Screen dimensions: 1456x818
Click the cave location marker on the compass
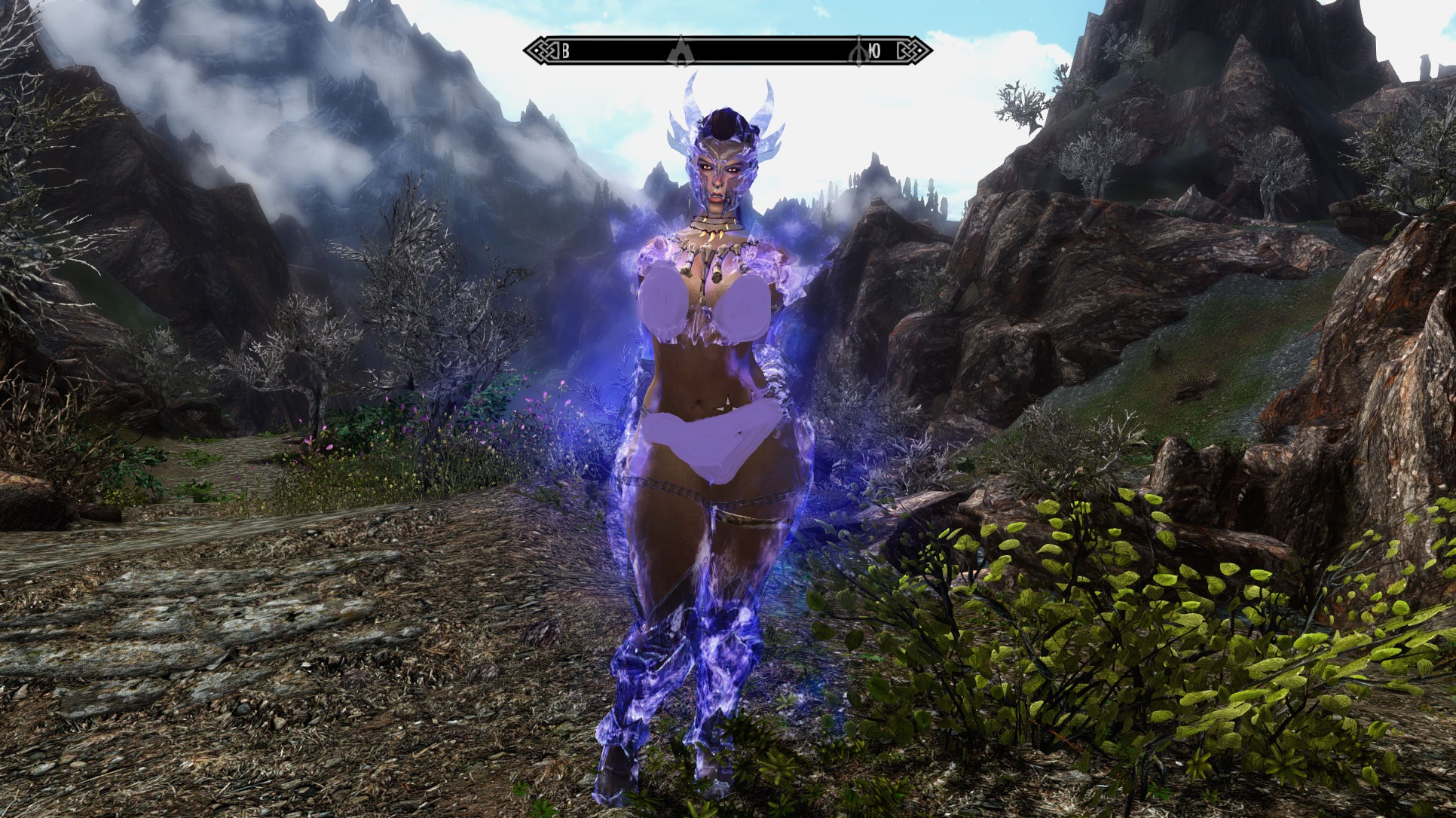point(680,51)
